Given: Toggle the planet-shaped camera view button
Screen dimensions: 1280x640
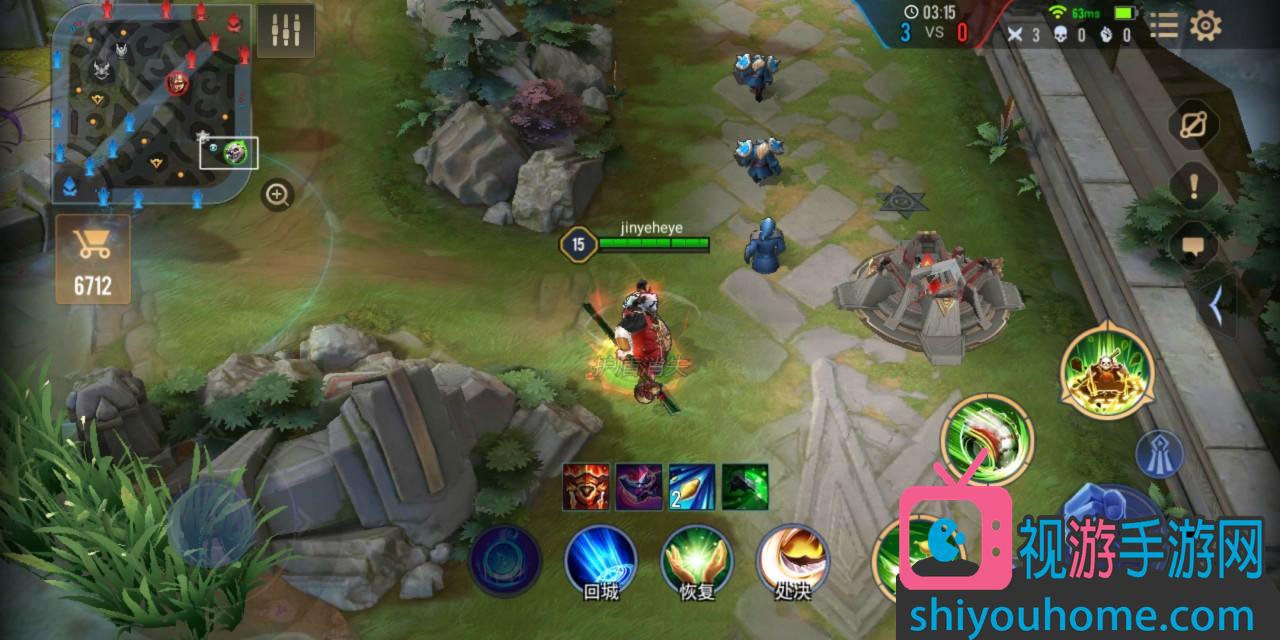Looking at the screenshot, I should coord(1193,127).
